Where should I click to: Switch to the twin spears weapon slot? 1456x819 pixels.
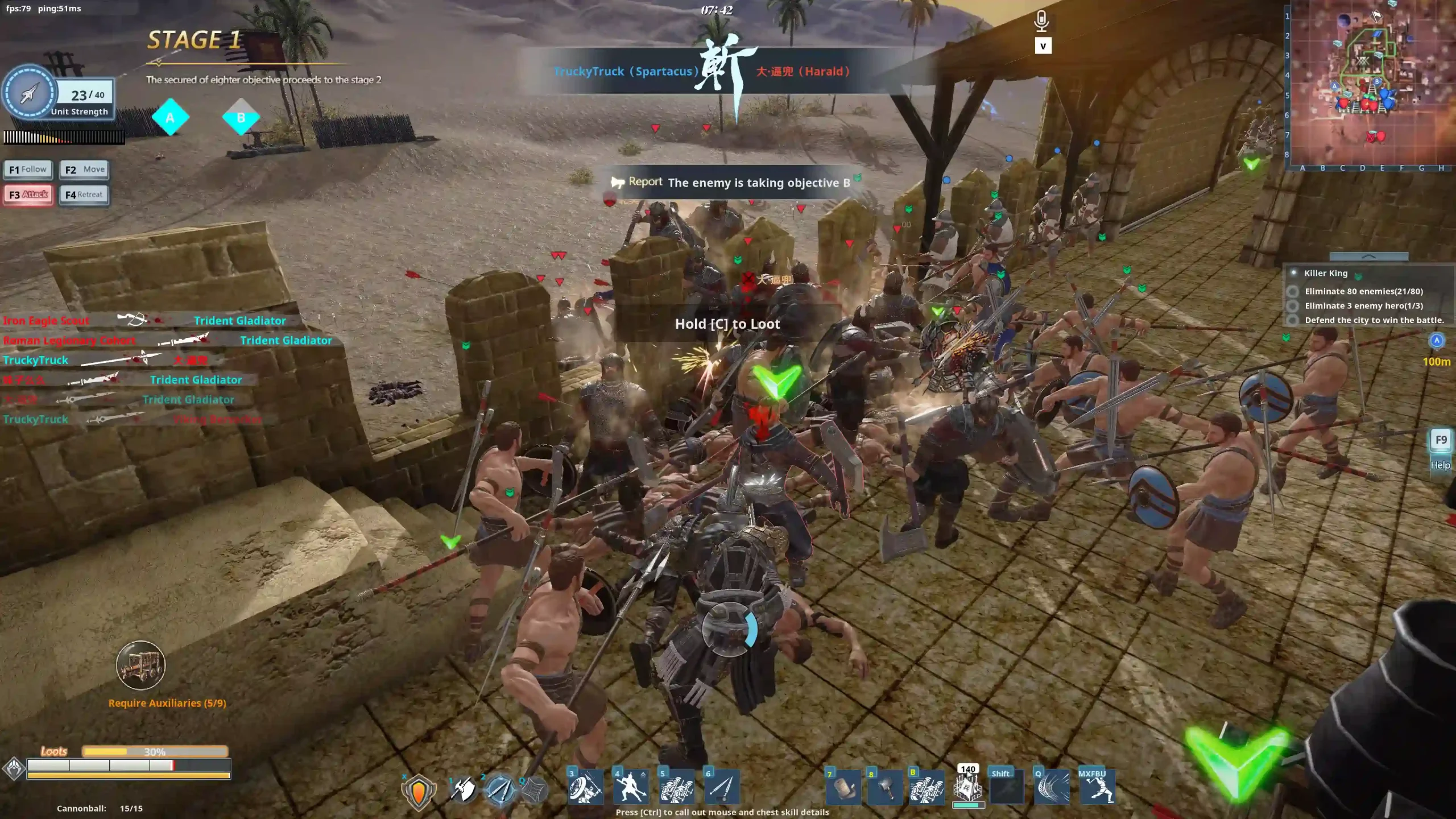tap(500, 789)
